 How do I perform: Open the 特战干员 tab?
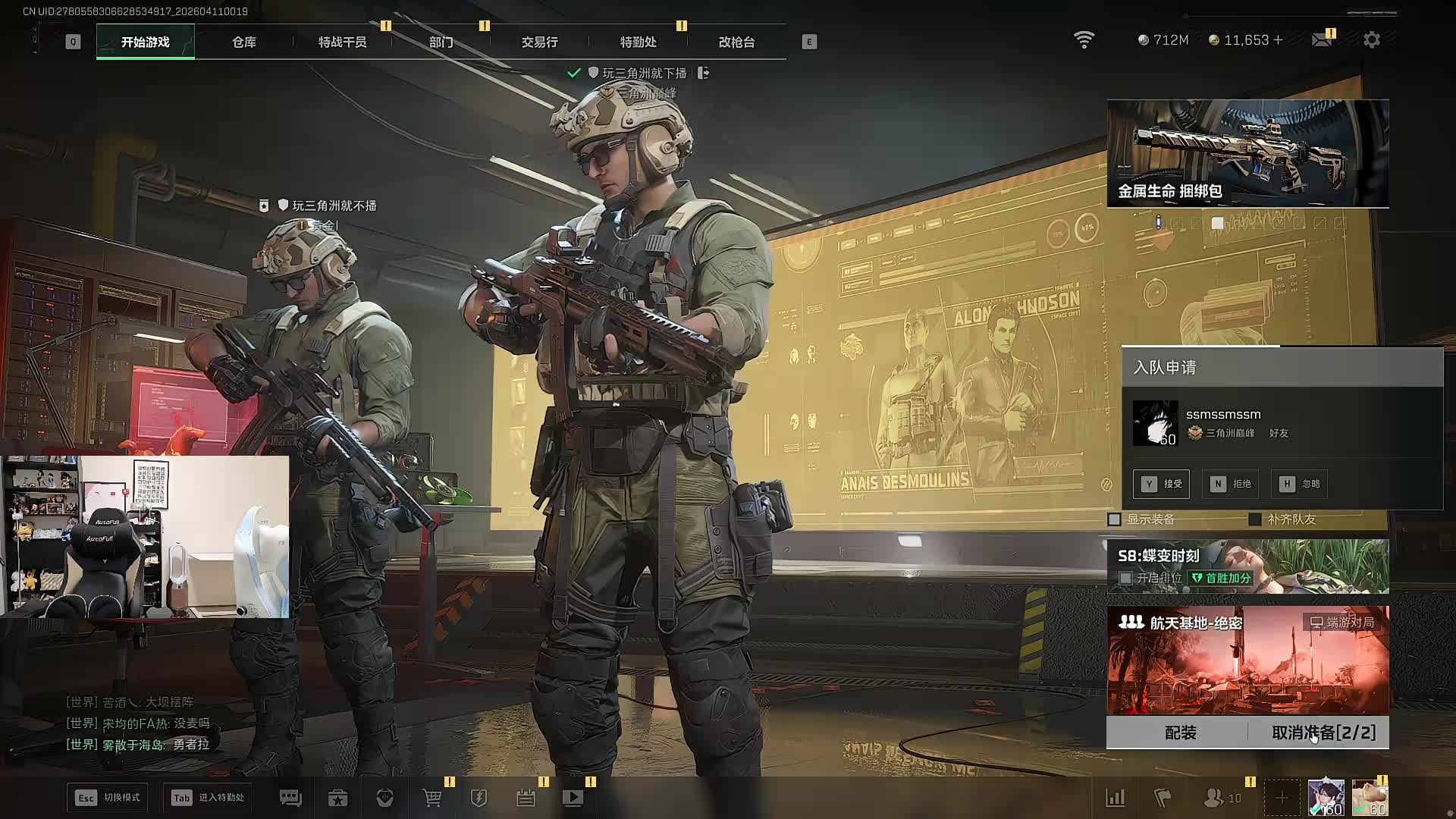tap(342, 42)
